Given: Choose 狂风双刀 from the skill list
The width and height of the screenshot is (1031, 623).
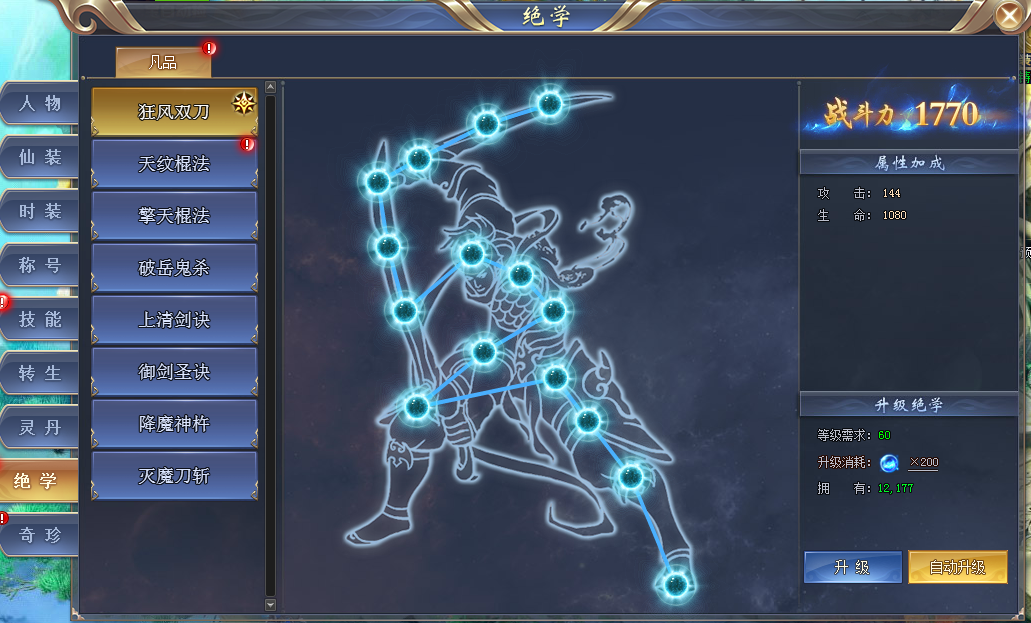Looking at the screenshot, I should coord(174,112).
